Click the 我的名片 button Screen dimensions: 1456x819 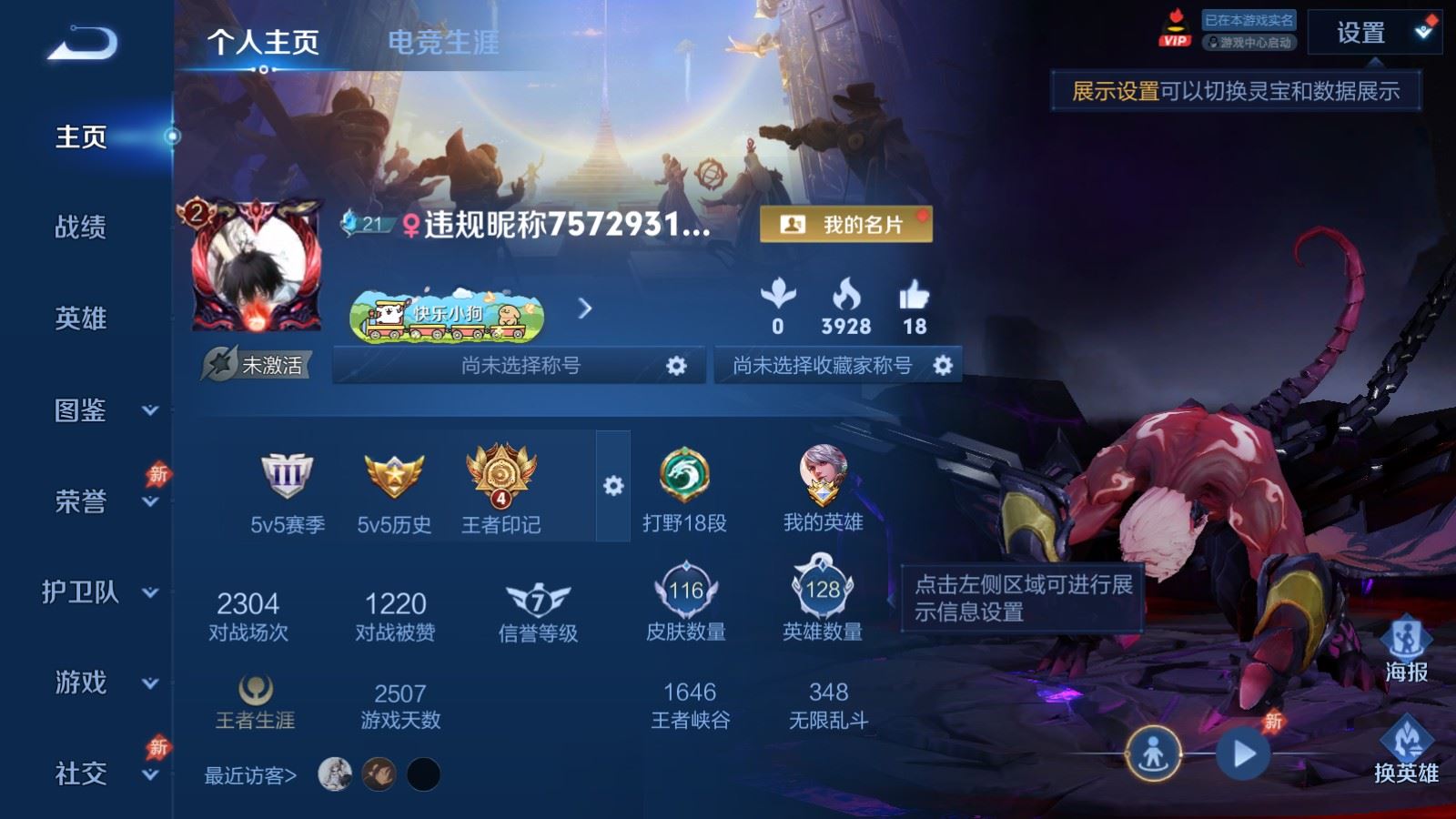848,224
